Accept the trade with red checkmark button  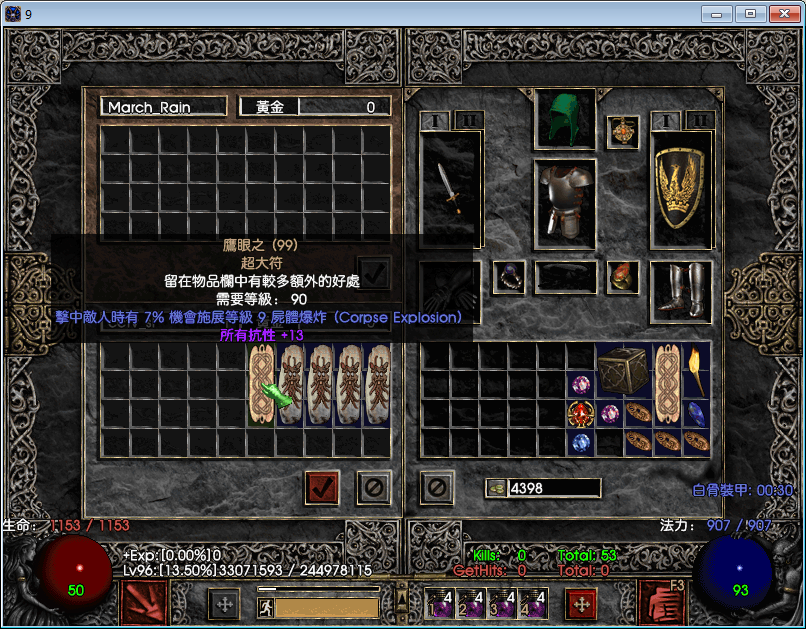322,488
